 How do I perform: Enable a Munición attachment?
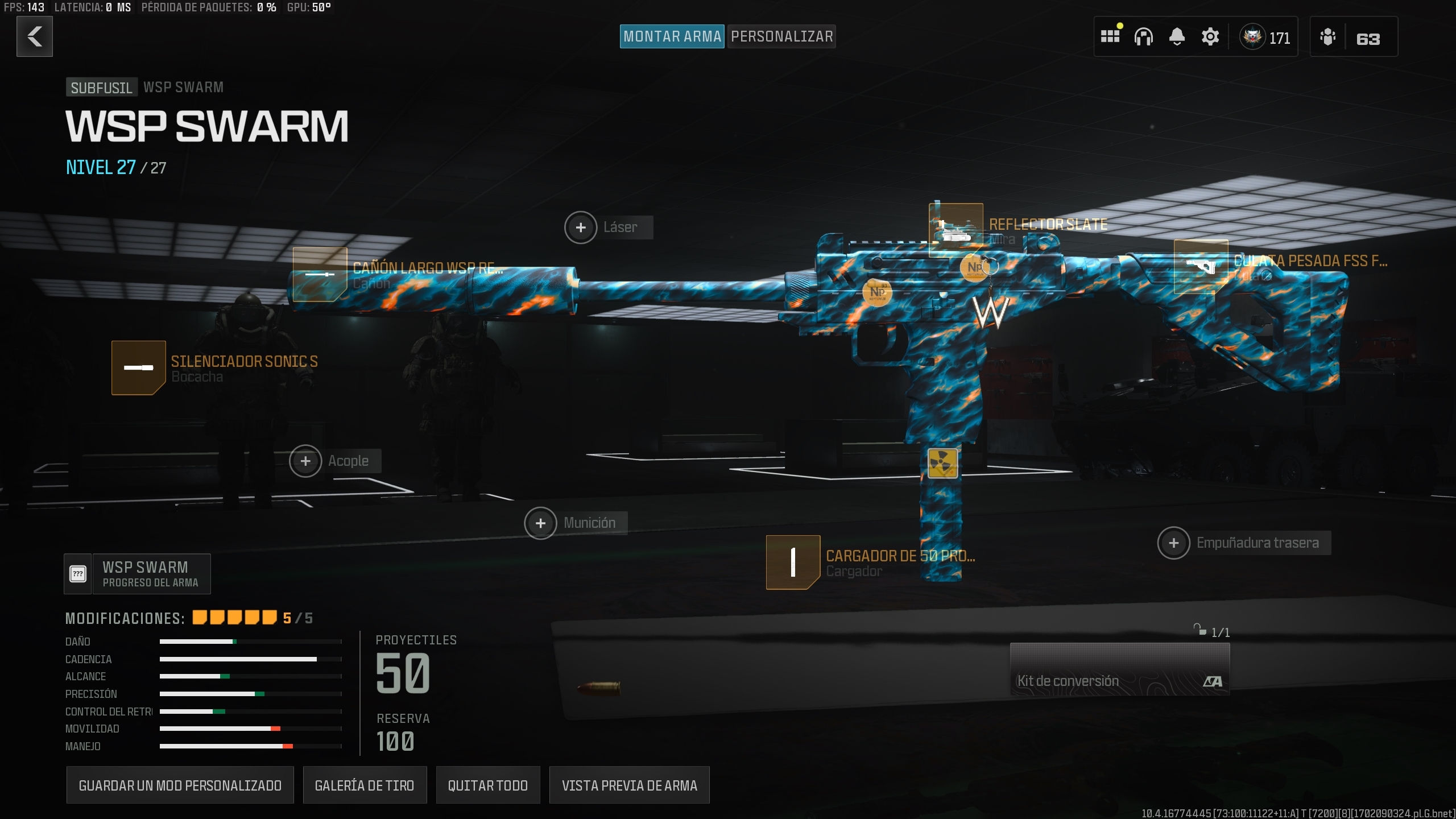540,522
